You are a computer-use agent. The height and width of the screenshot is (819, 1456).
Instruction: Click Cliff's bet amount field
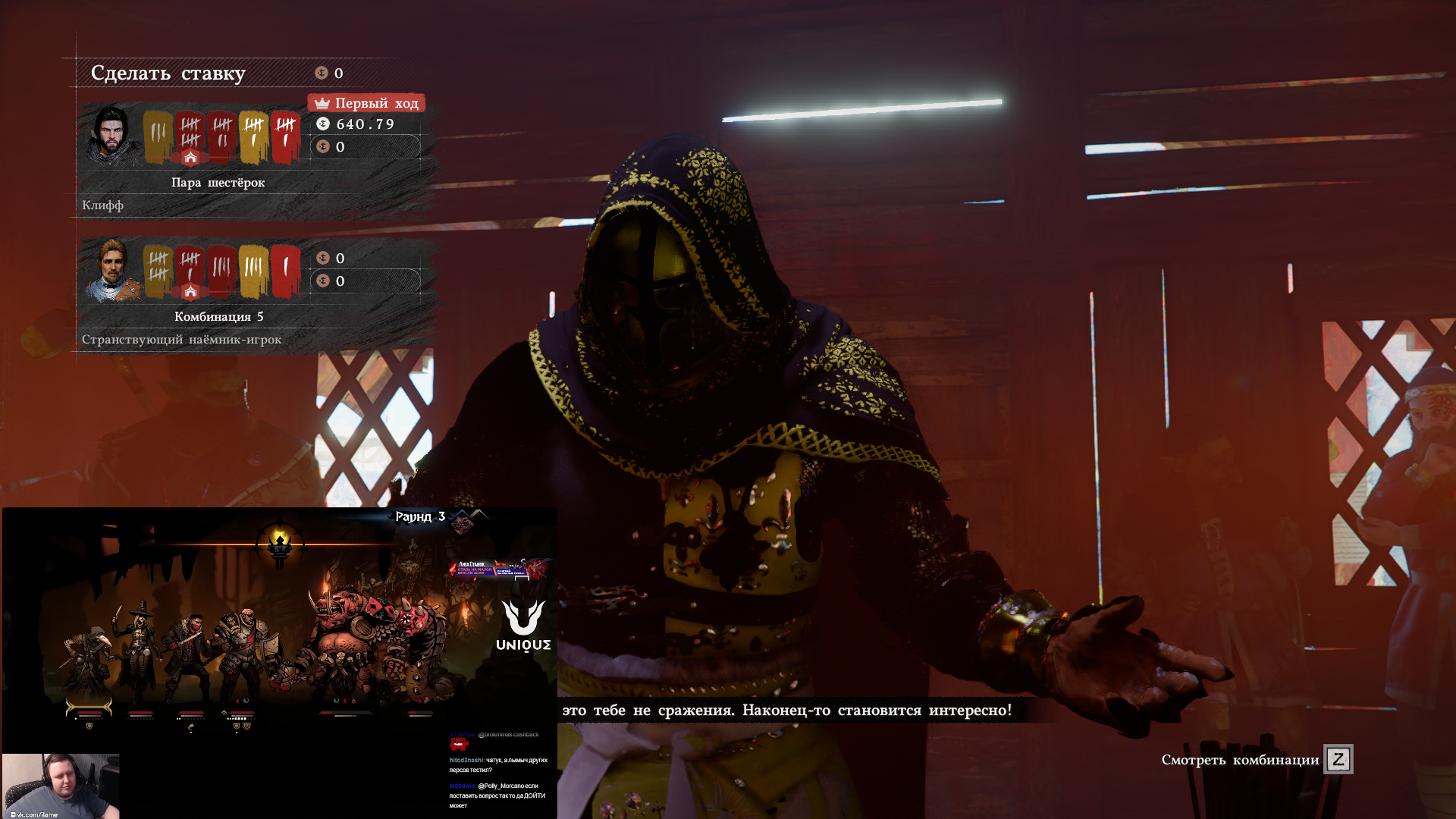(x=366, y=147)
